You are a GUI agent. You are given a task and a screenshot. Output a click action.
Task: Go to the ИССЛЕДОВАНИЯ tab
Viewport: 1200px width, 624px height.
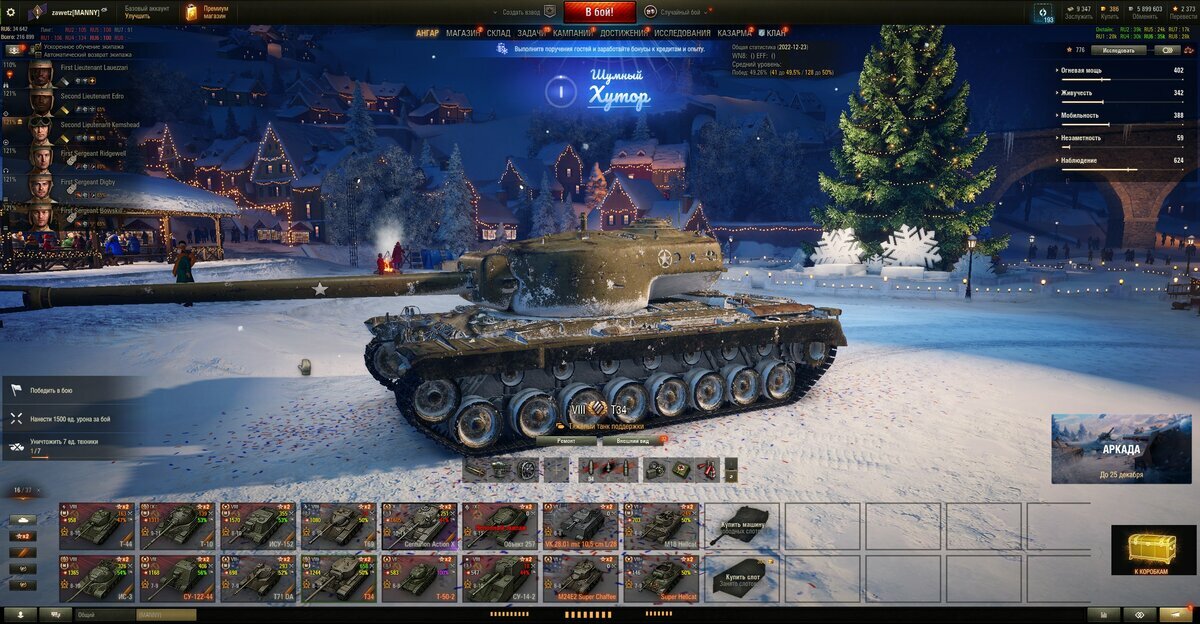point(683,33)
